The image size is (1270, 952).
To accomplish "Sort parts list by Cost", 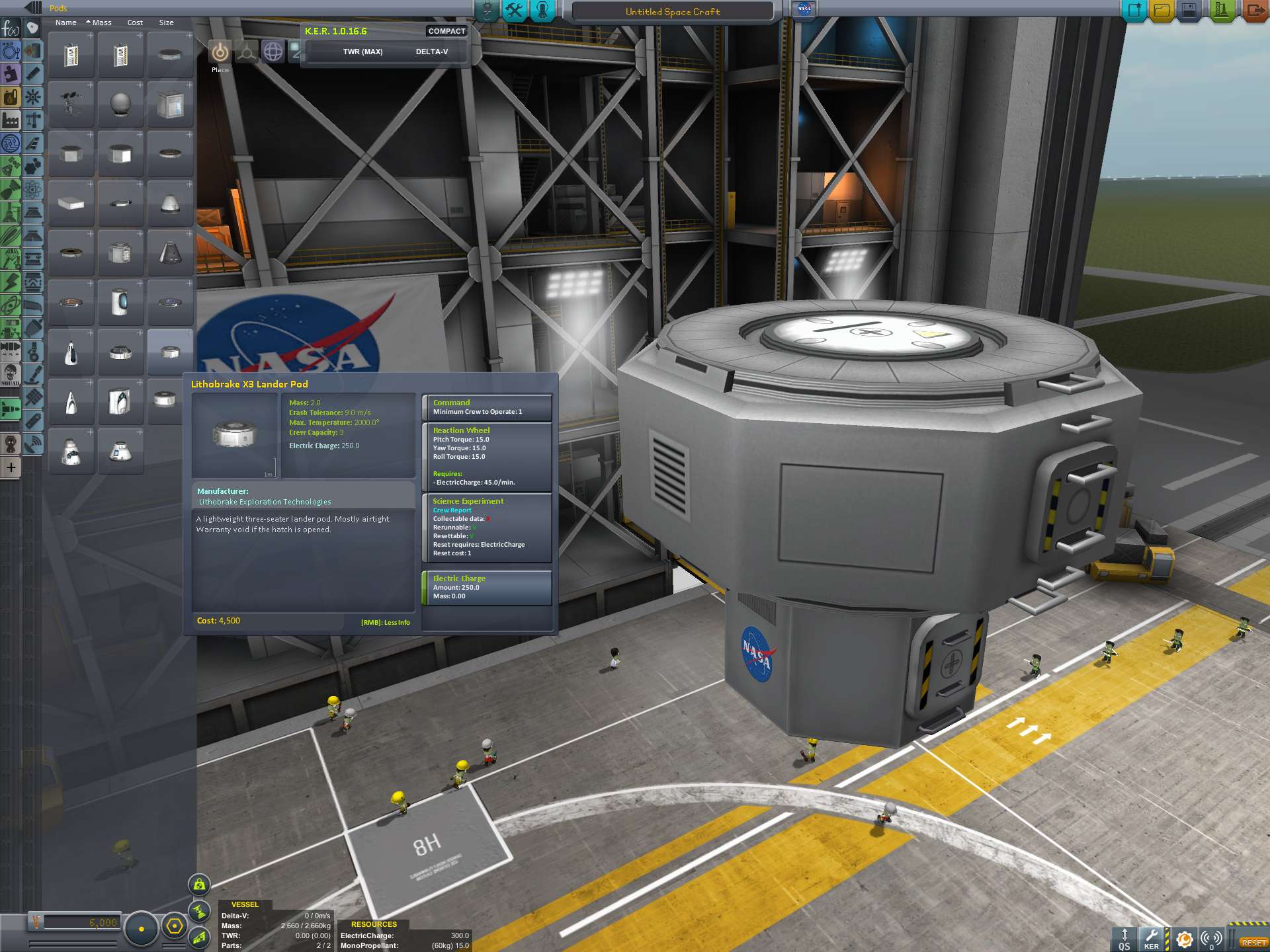I will pos(135,22).
